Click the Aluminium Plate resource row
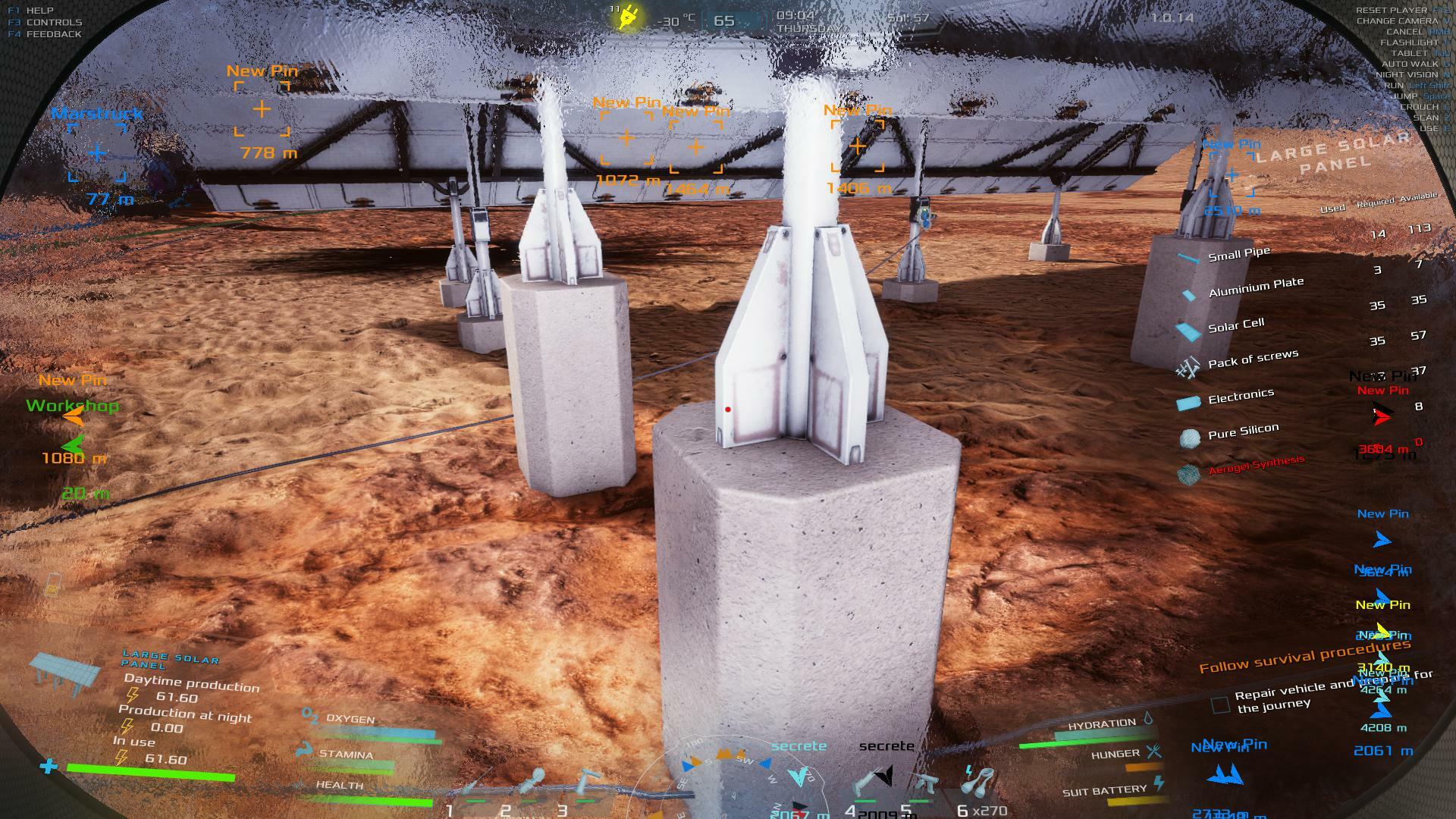Image resolution: width=1456 pixels, height=819 pixels. [x=1255, y=288]
